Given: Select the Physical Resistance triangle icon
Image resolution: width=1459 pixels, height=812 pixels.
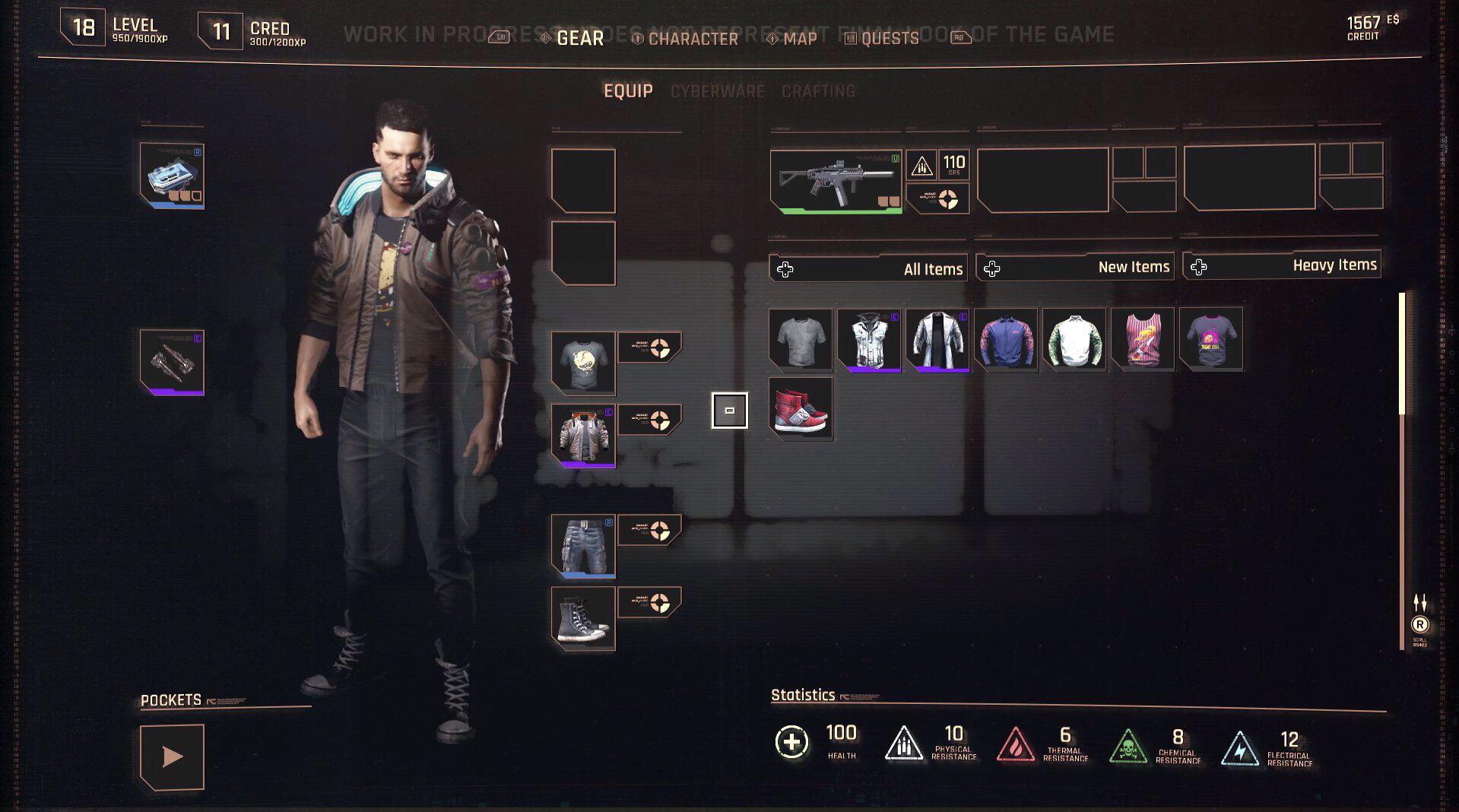Looking at the screenshot, I should [x=903, y=743].
